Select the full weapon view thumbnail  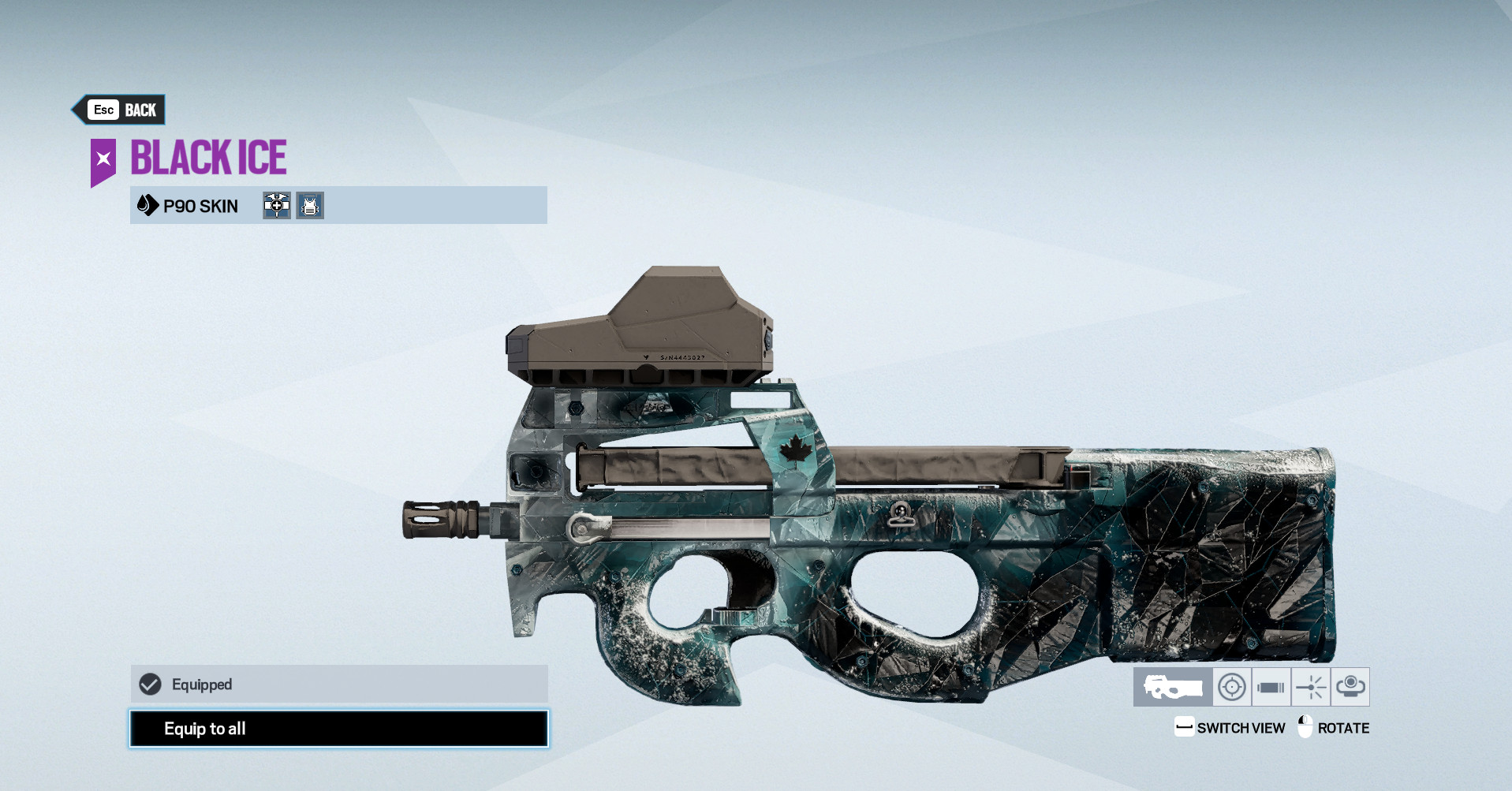click(x=1173, y=687)
